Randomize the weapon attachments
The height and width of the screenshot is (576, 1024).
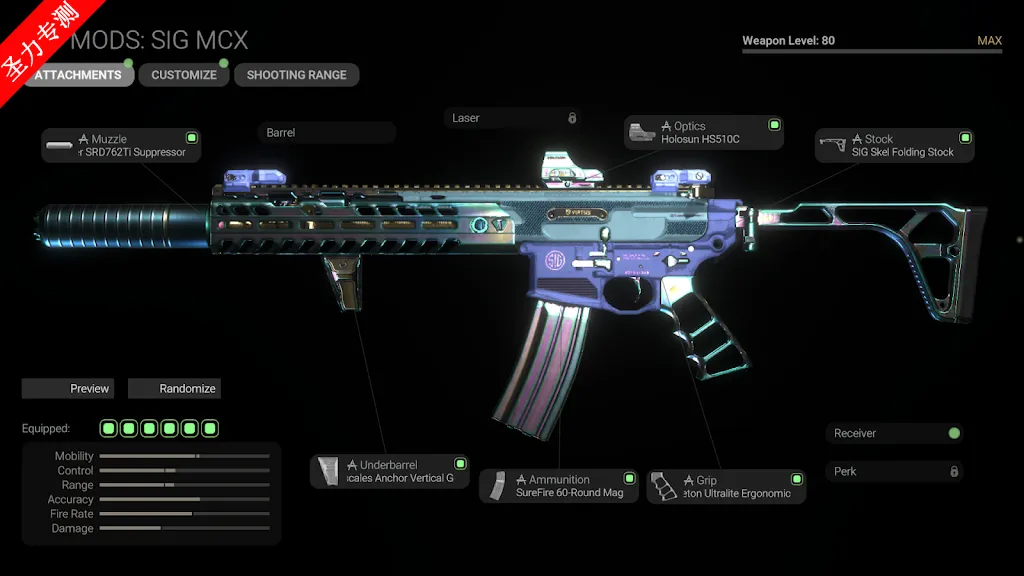point(174,388)
